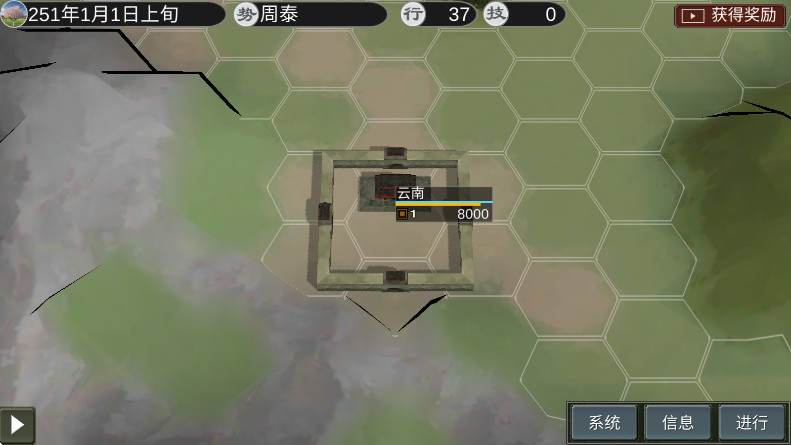Open the 系统 (System) menu
Viewport: 791px width, 445px height.
coord(604,422)
